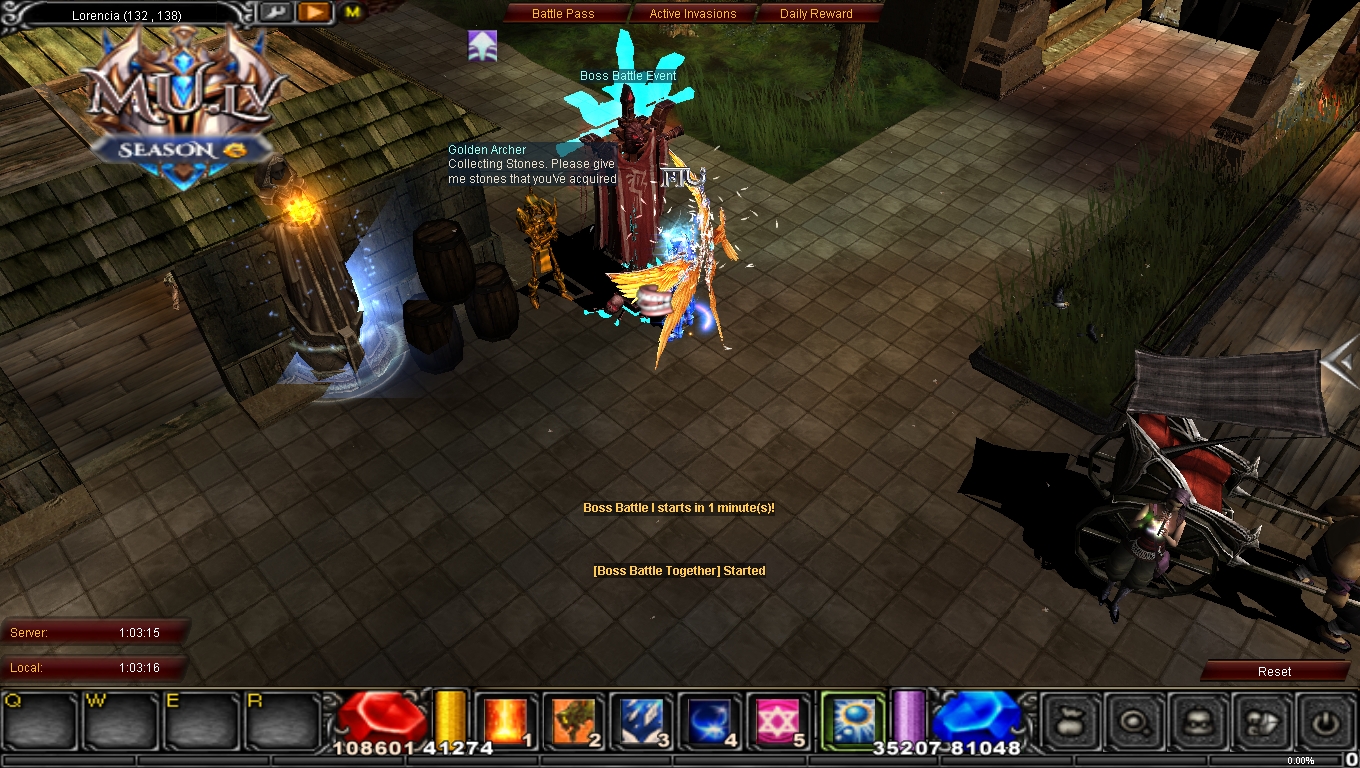Click the Daily Reward button
The image size is (1360, 768).
(x=816, y=13)
